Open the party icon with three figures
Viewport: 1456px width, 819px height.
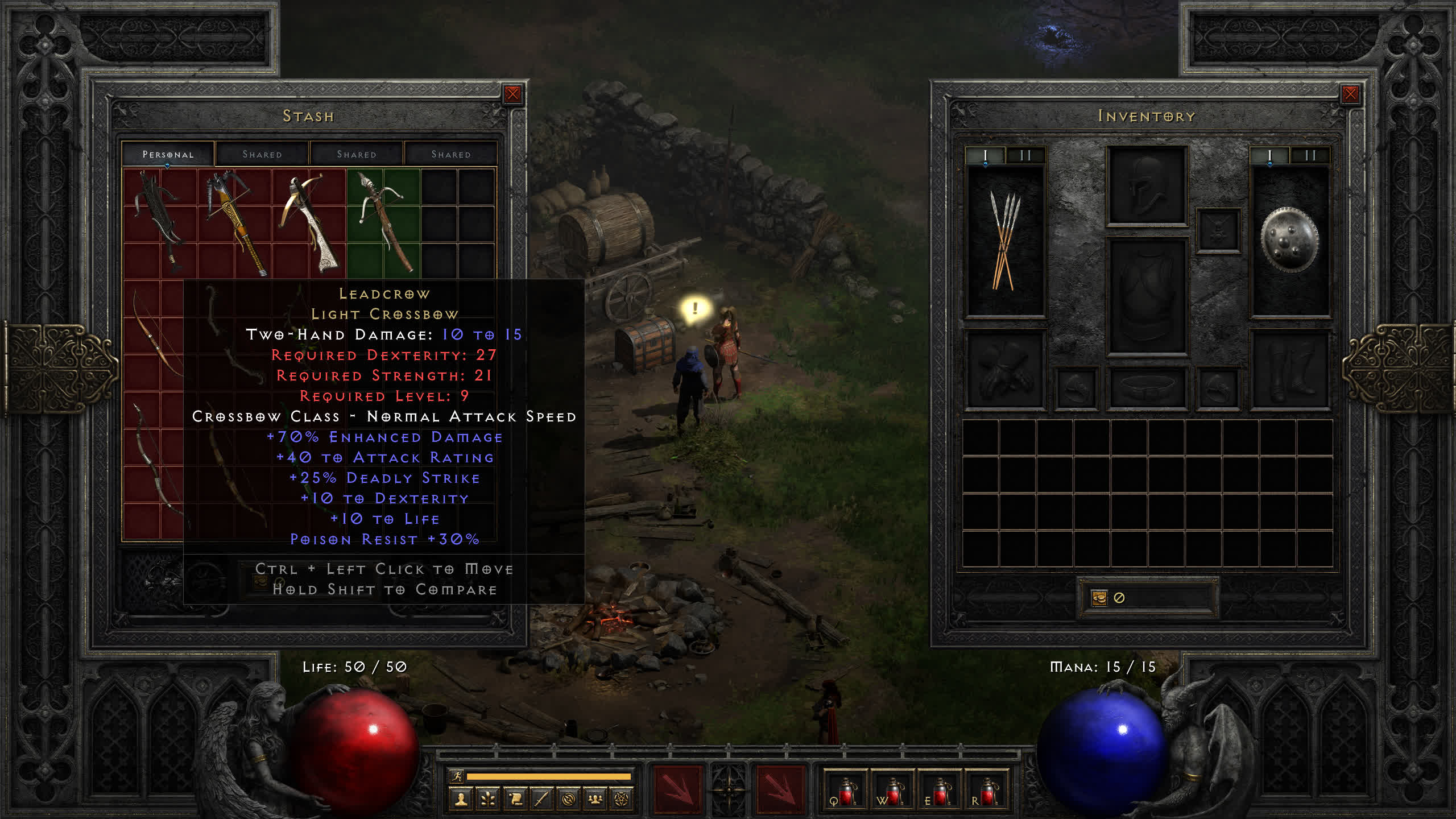coord(595,800)
